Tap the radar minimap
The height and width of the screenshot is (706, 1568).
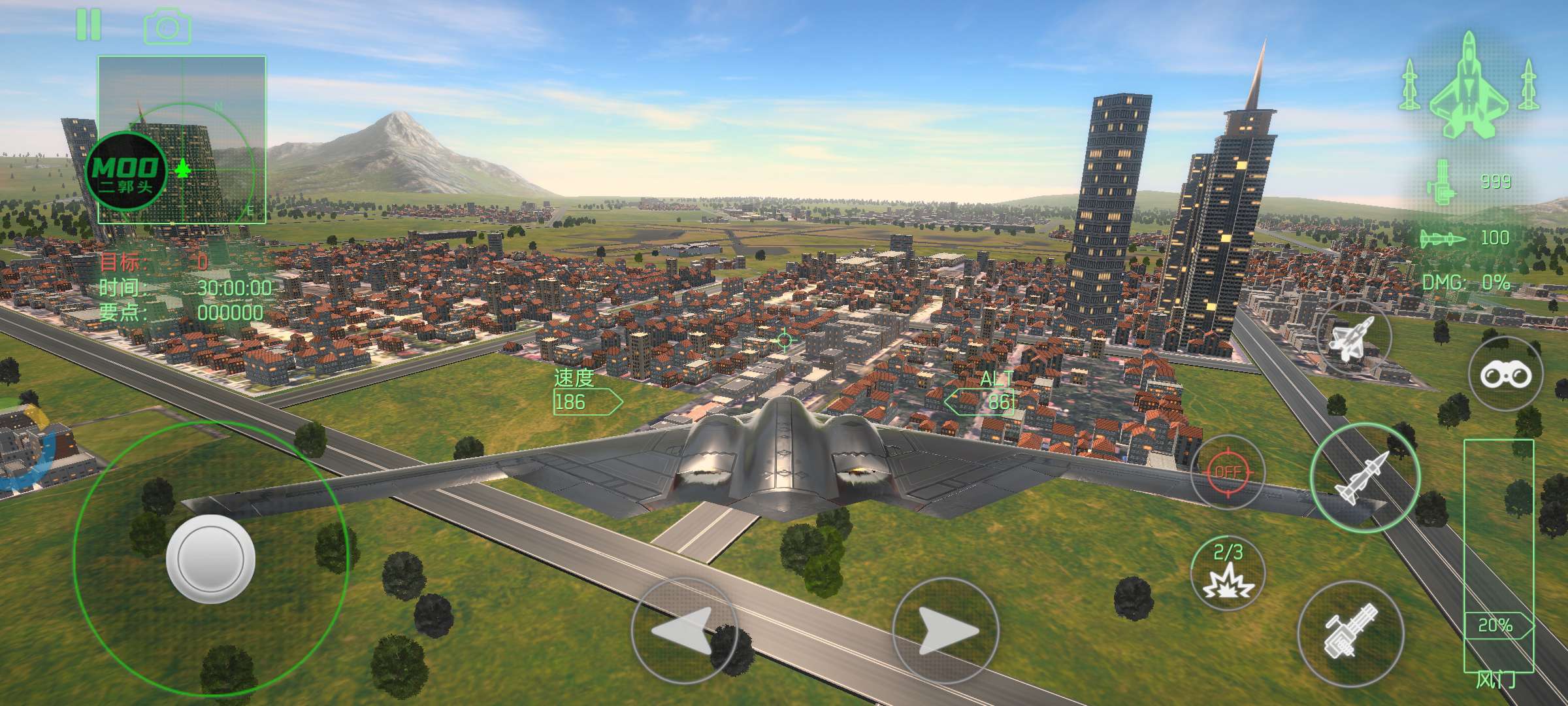coord(182,140)
